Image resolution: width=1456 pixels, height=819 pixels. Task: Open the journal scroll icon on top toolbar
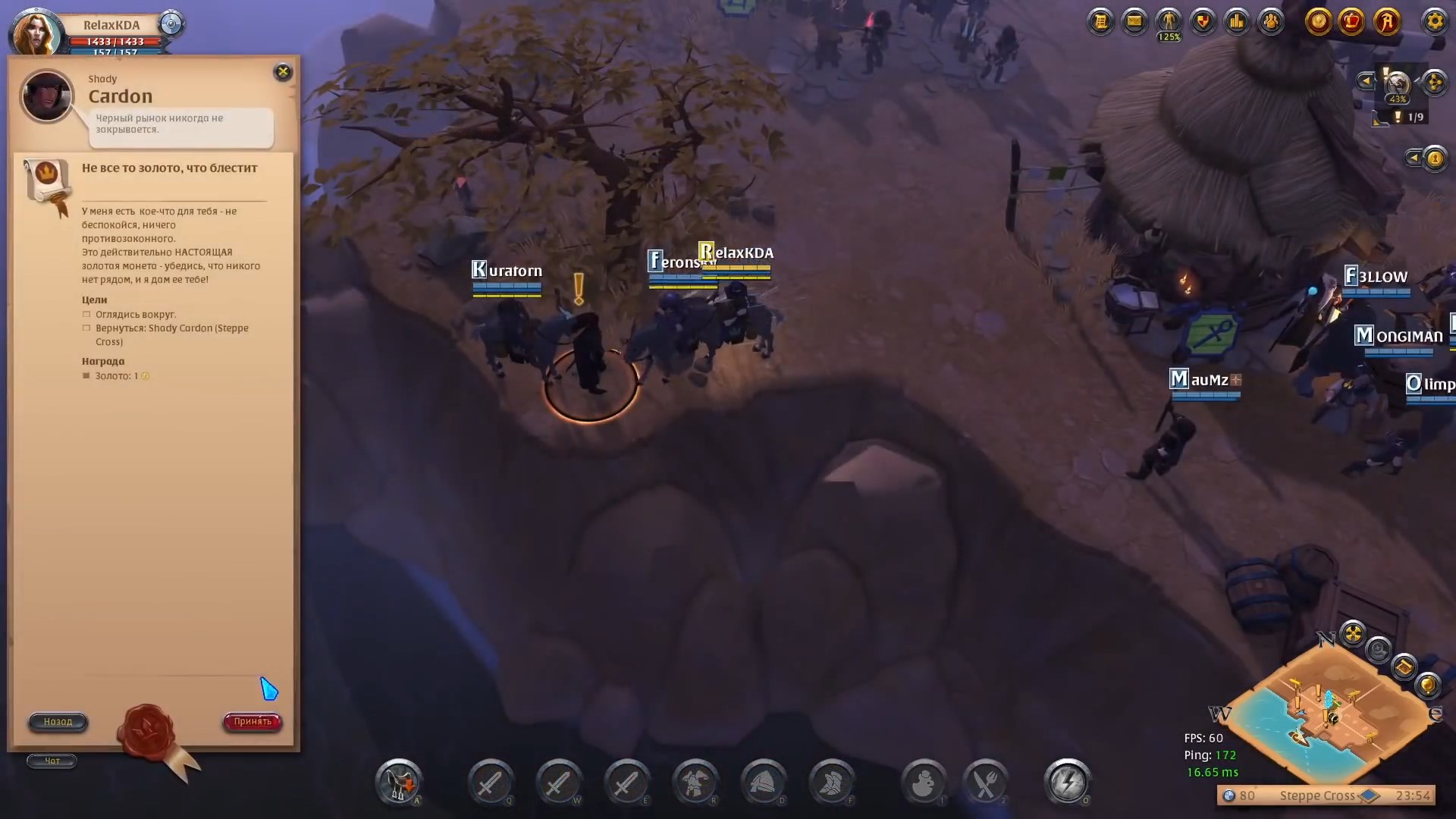tap(1101, 21)
